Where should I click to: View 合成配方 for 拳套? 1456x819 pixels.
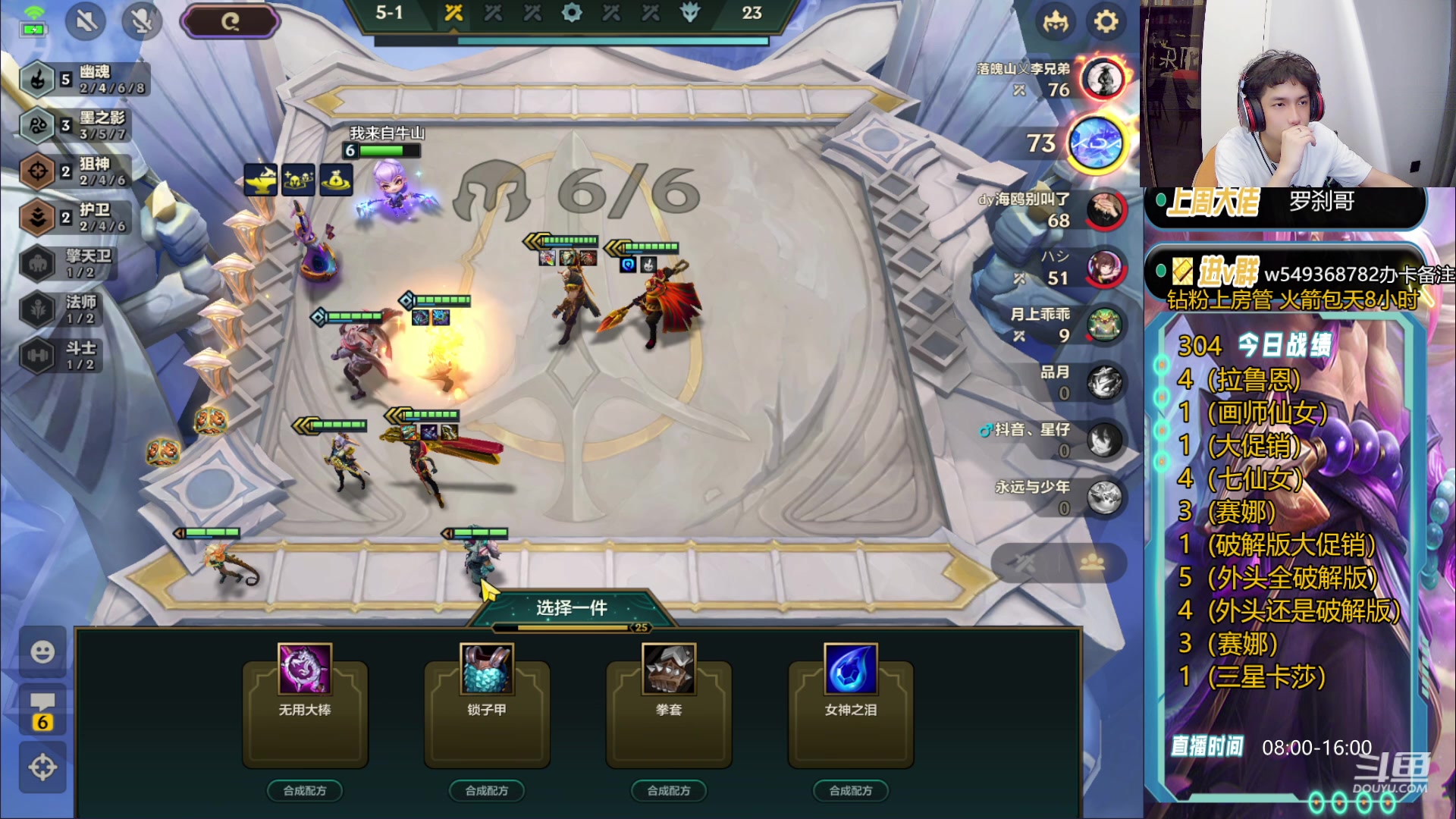pyautogui.click(x=669, y=790)
